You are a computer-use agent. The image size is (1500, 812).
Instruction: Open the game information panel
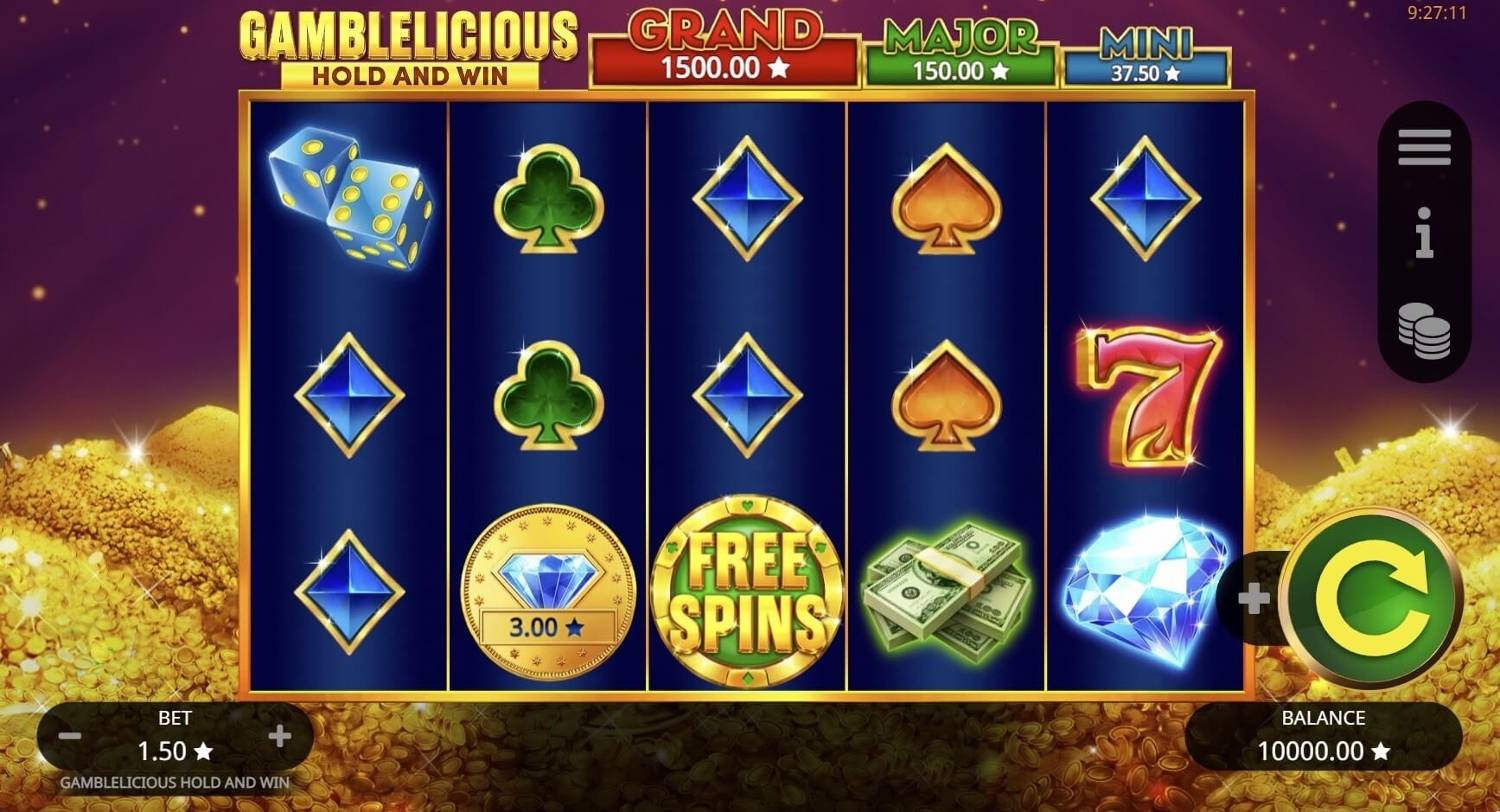1424,233
